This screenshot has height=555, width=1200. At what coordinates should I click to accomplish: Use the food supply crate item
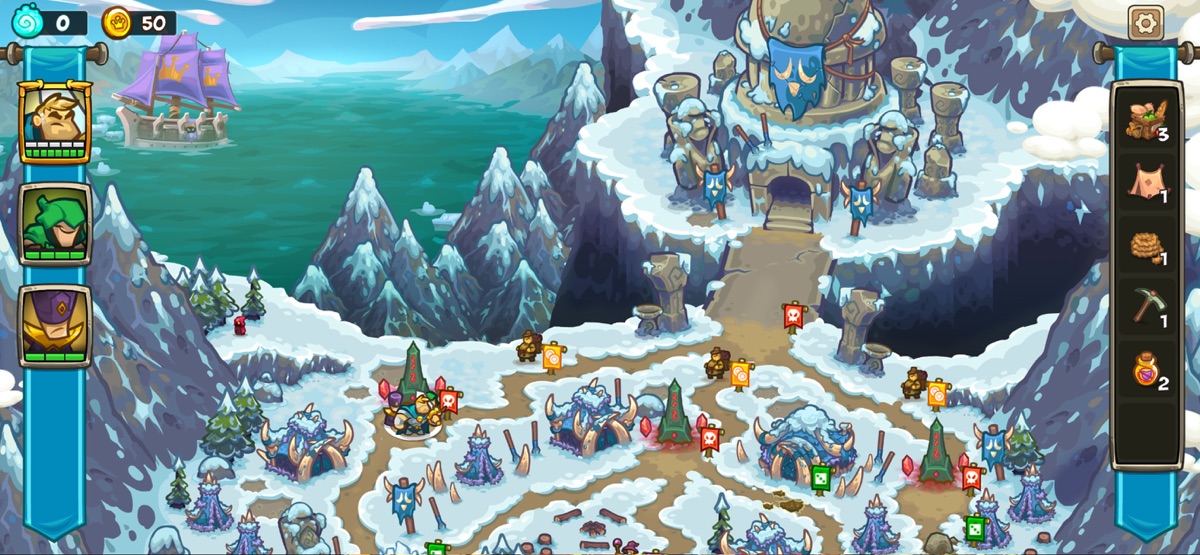1146,119
